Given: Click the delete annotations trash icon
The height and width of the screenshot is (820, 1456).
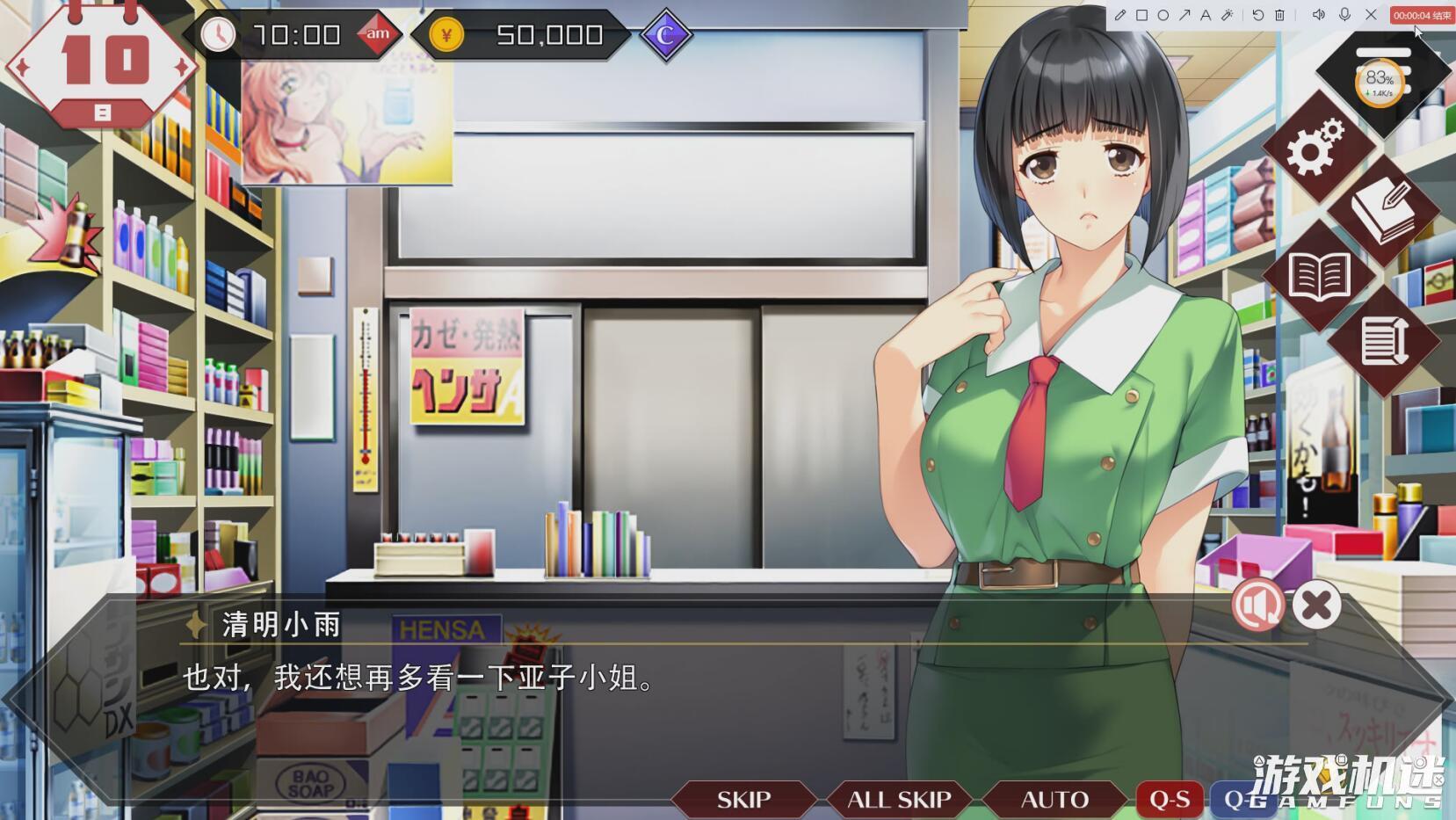Looking at the screenshot, I should 1279,15.
